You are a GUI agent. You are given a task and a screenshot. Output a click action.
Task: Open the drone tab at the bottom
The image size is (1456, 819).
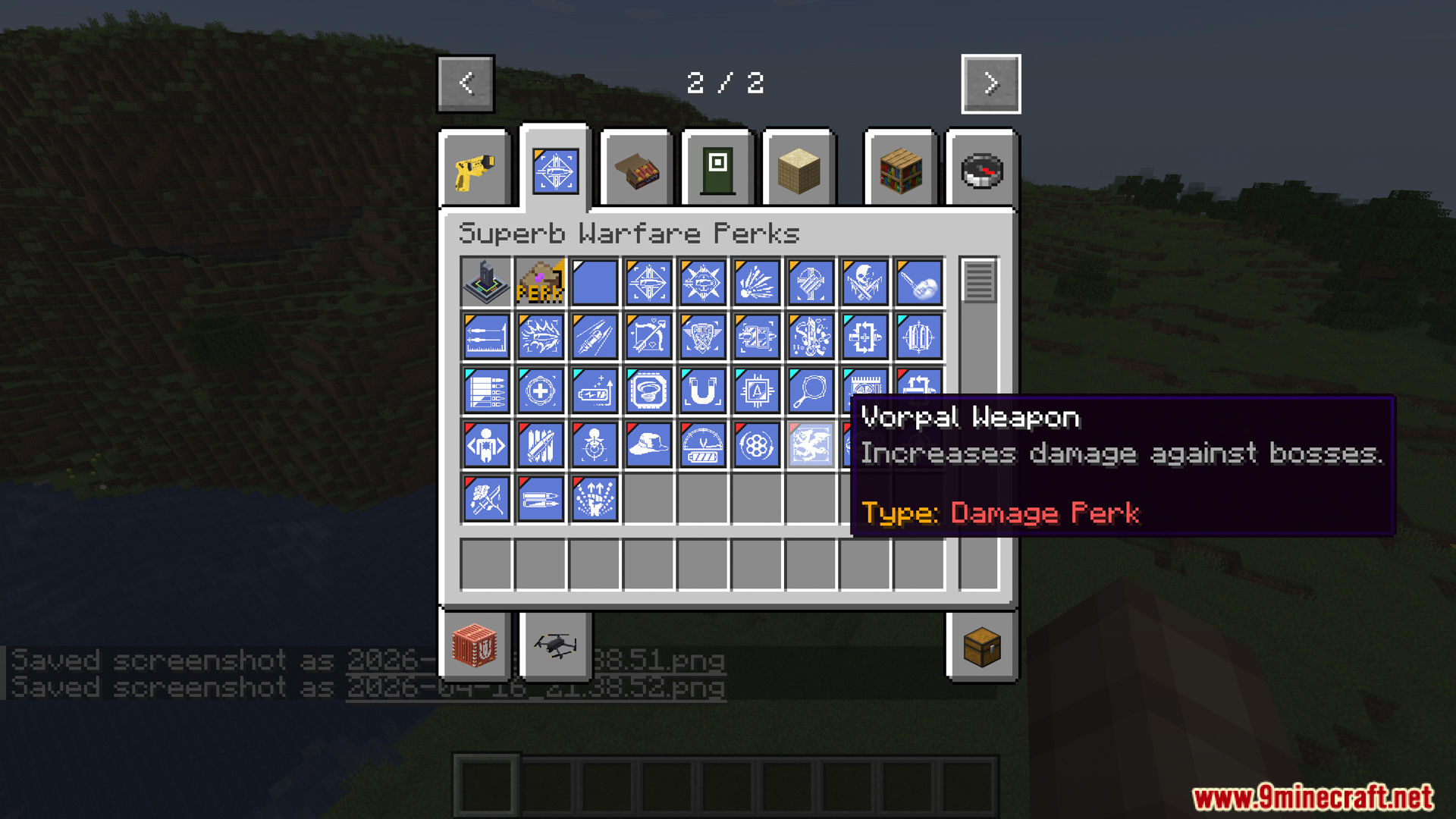[554, 645]
